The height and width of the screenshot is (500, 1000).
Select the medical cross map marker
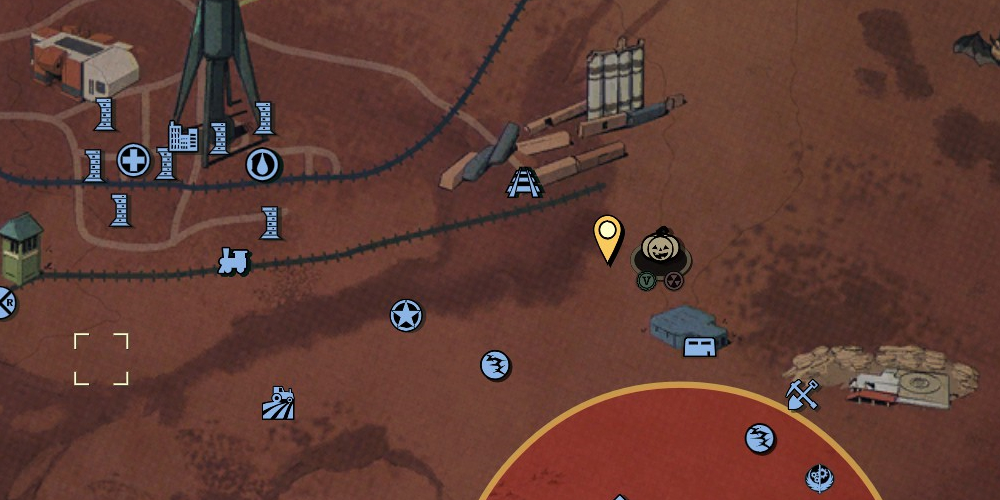[x=133, y=160]
